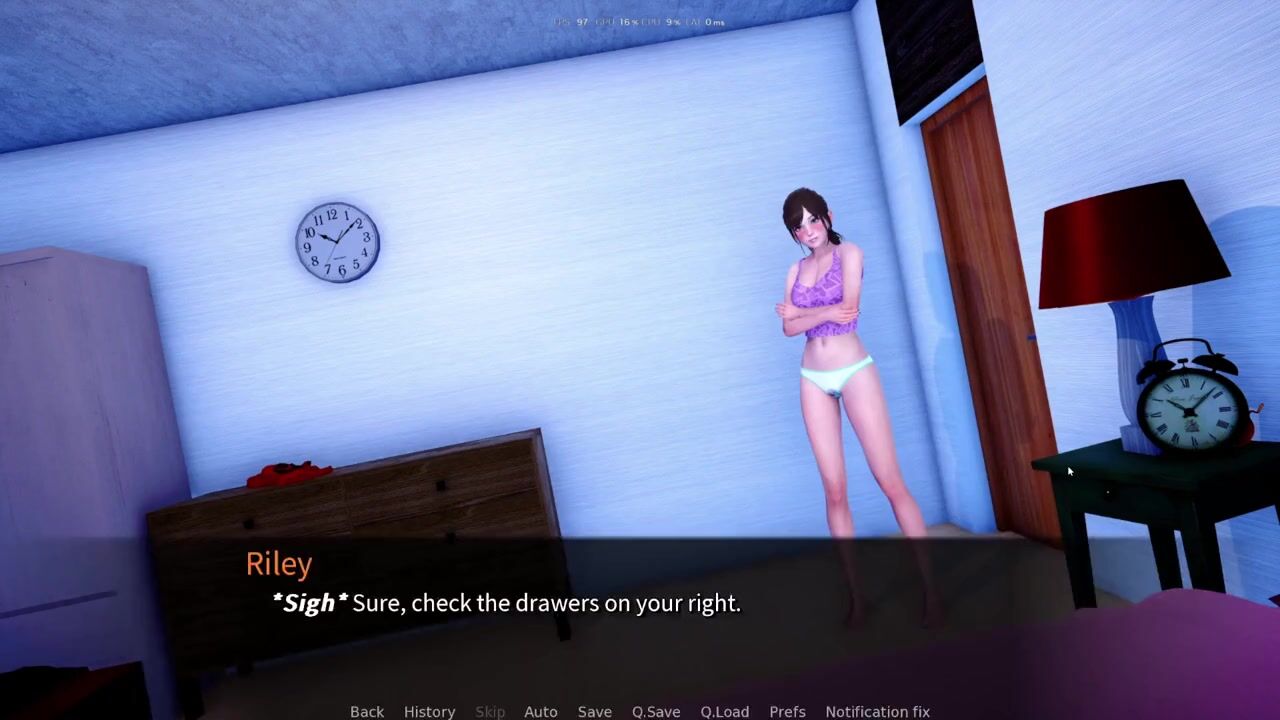
Task: Quick save with Q.Save
Action: click(656, 711)
